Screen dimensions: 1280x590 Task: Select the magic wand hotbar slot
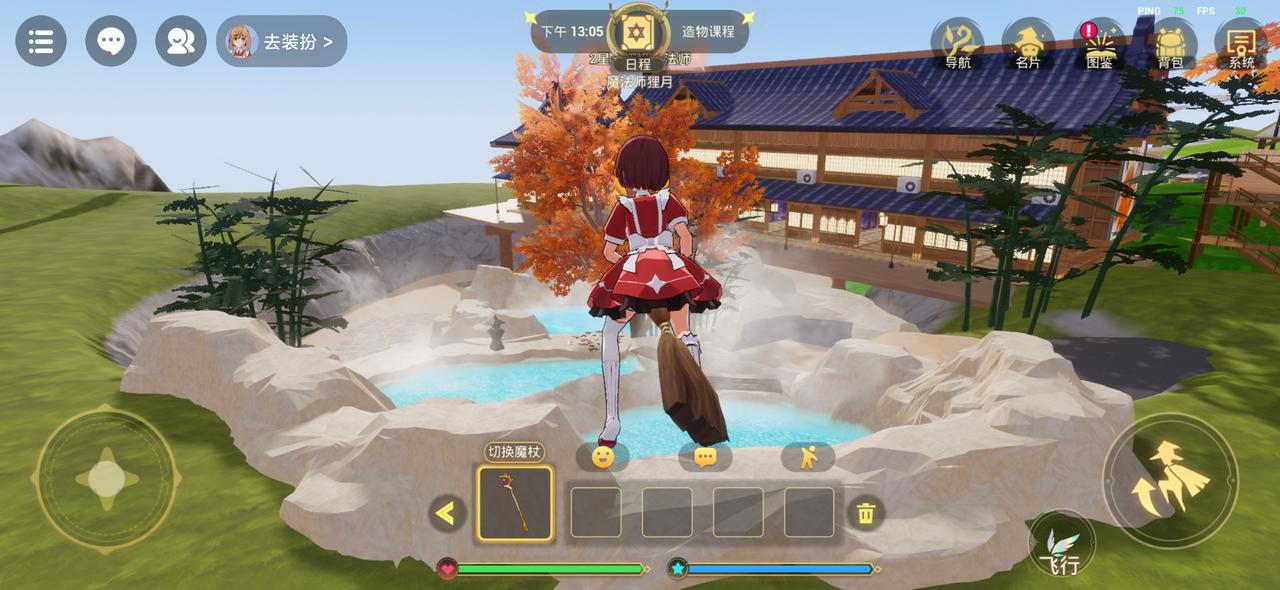[515, 504]
